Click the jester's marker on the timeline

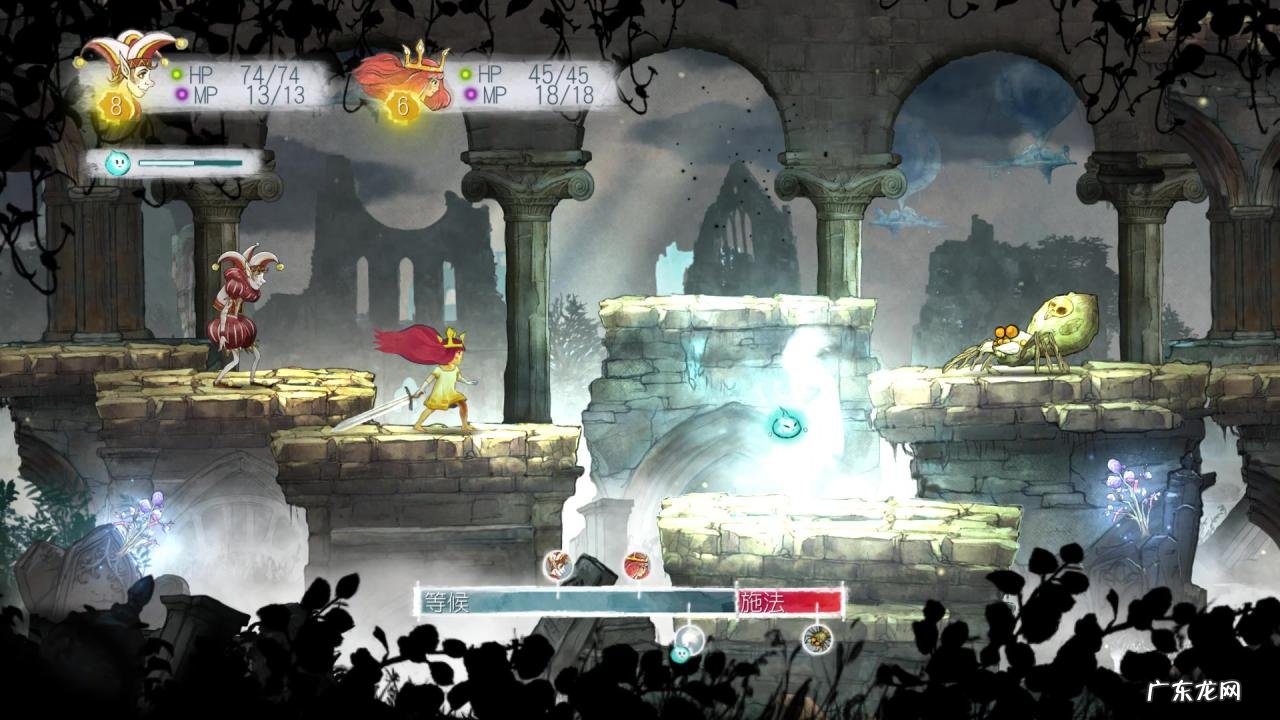557,566
